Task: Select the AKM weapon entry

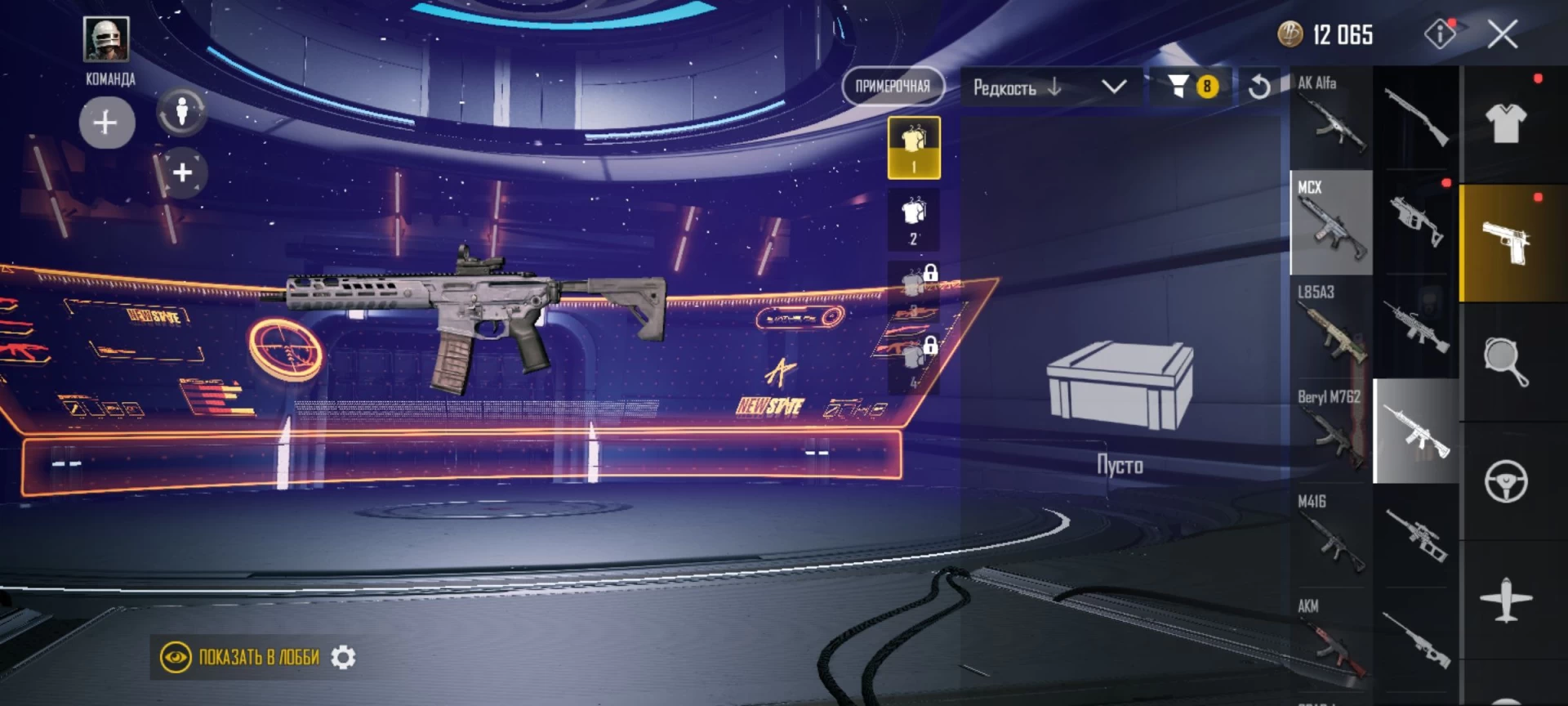Action: click(x=1331, y=641)
